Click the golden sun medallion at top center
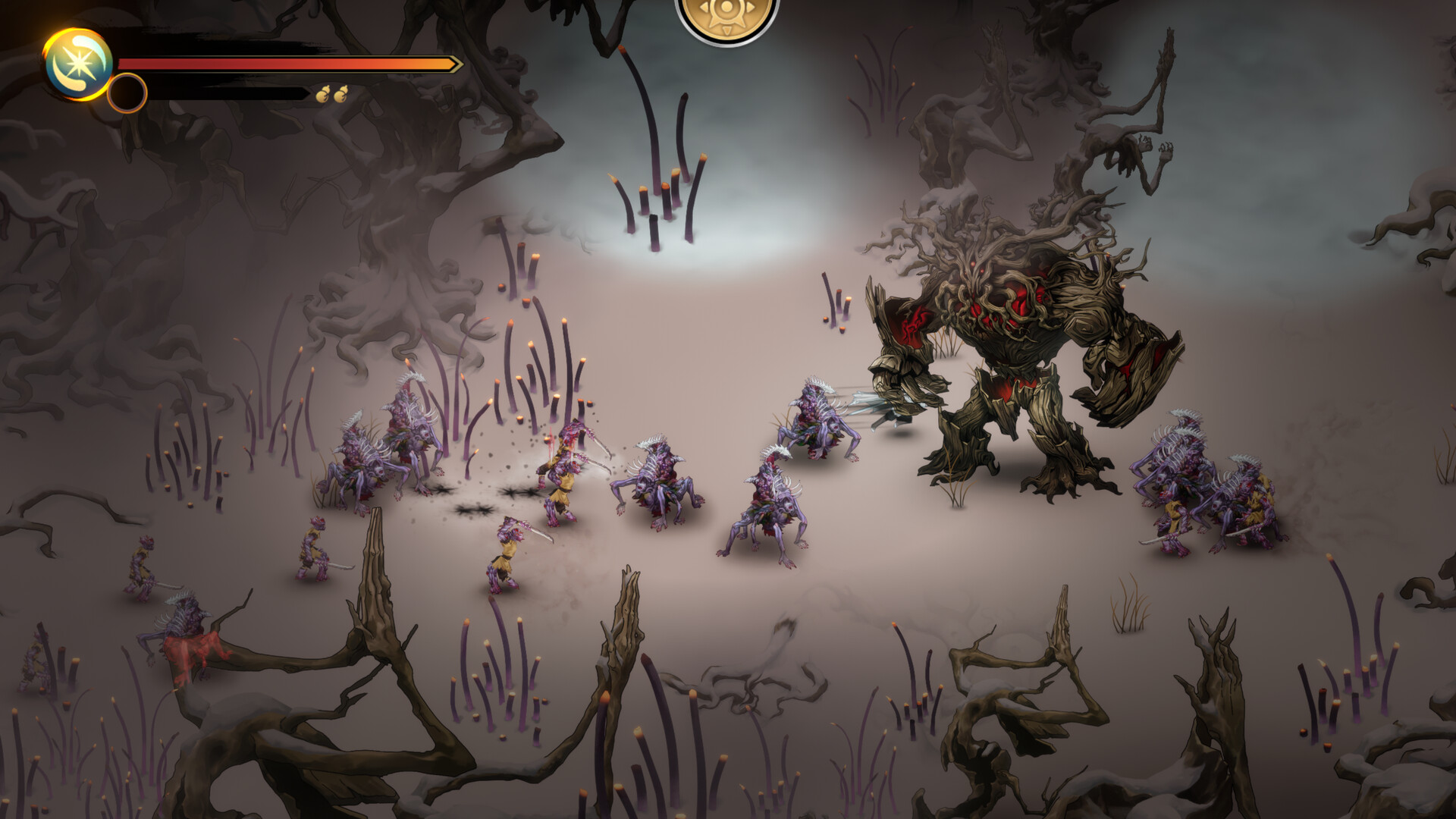 pyautogui.click(x=726, y=17)
